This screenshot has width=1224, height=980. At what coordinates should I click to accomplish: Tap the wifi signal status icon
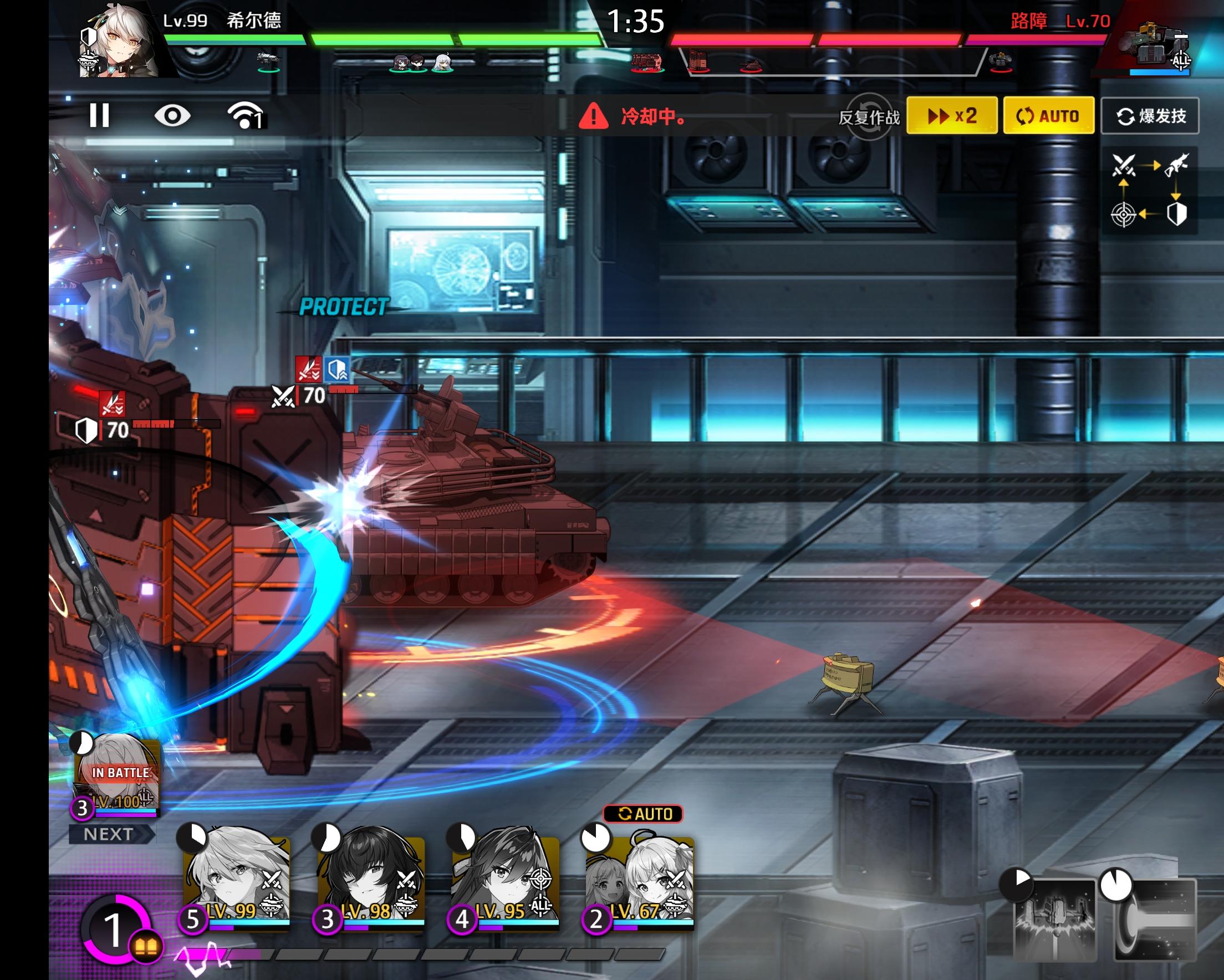point(245,116)
